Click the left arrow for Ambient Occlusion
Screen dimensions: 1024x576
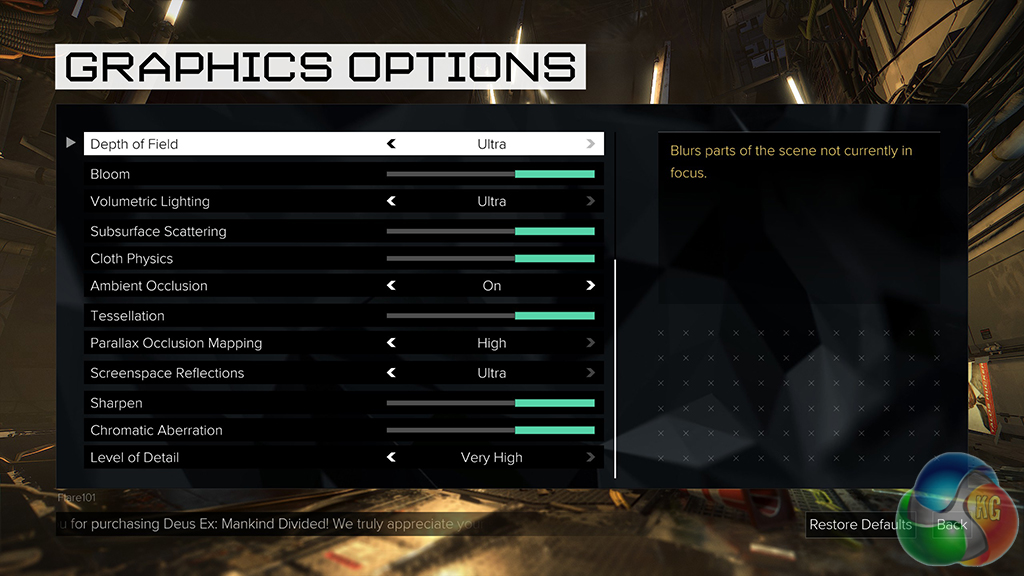[x=392, y=285]
